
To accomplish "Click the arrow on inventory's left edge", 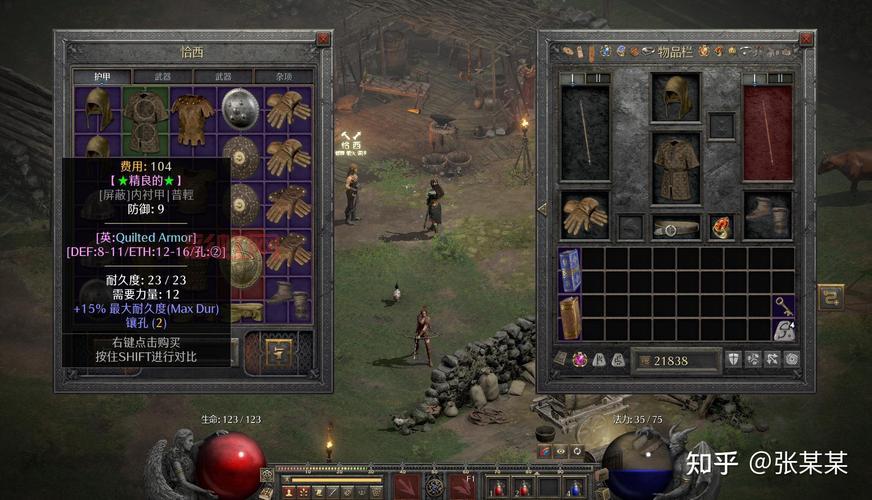I will click(x=541, y=209).
